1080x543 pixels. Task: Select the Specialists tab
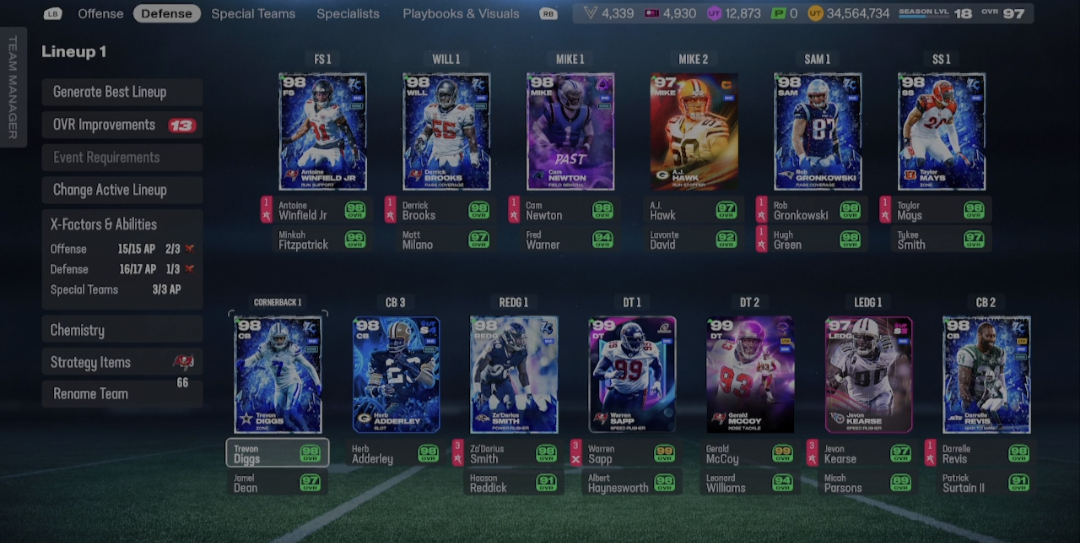[x=348, y=14]
